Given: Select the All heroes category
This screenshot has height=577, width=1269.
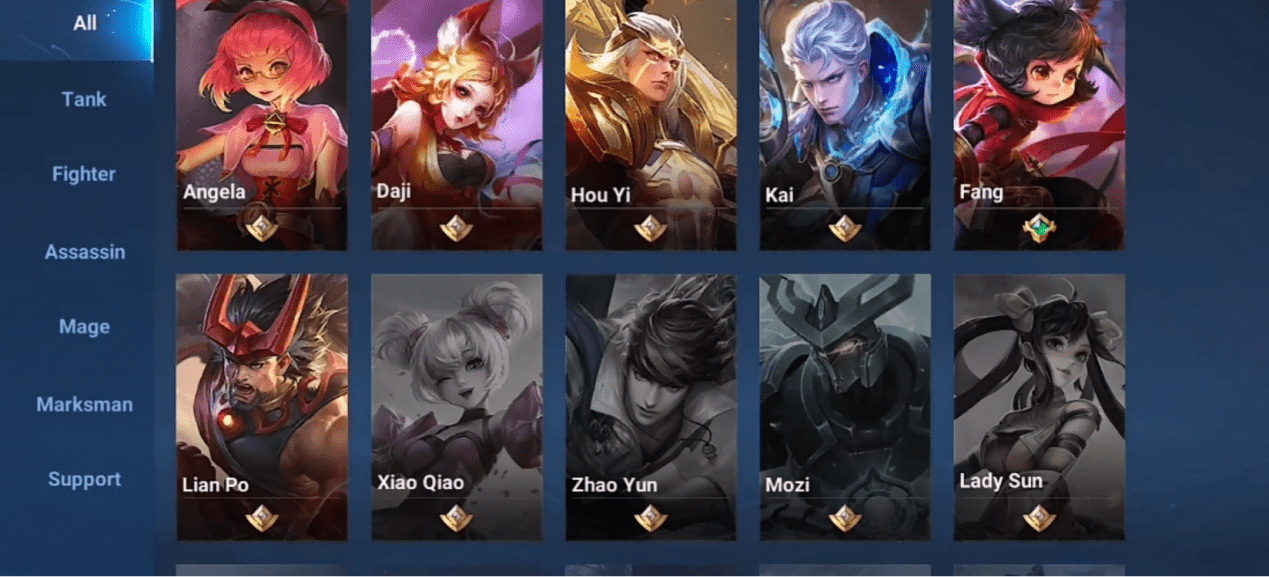Looking at the screenshot, I should pyautogui.click(x=84, y=23).
